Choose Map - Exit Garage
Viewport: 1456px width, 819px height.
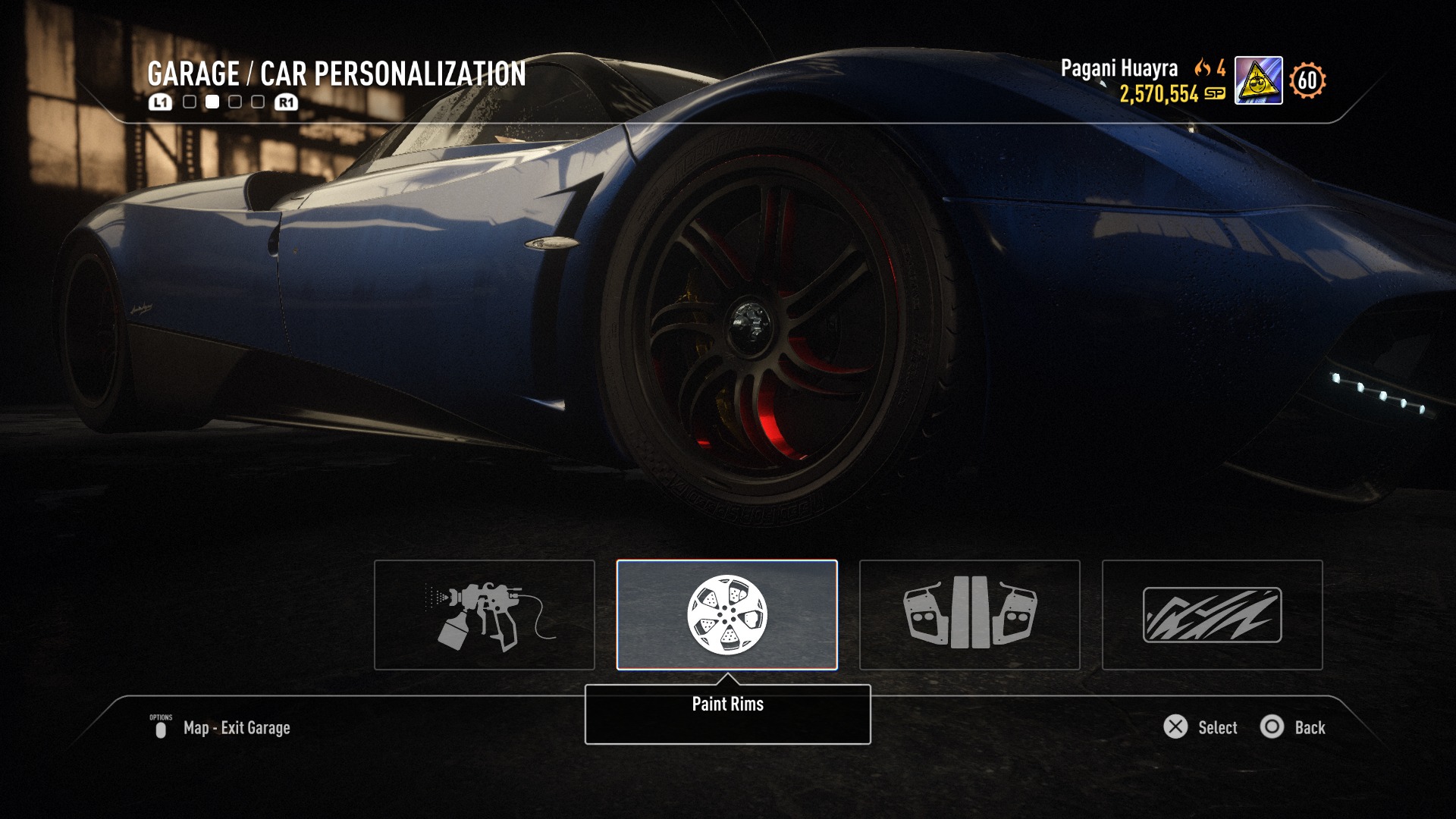click(x=236, y=728)
